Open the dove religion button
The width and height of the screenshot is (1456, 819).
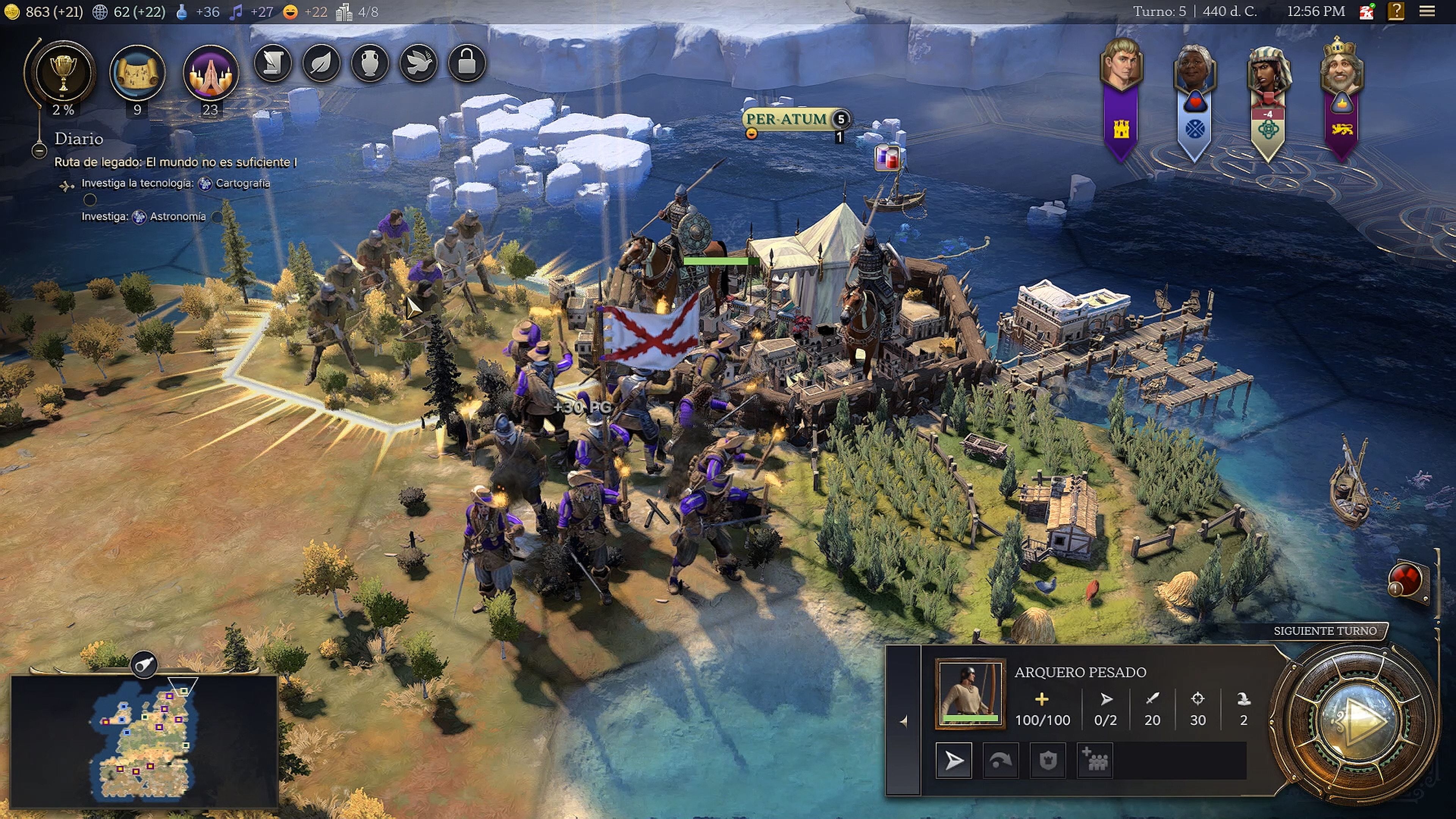418,63
